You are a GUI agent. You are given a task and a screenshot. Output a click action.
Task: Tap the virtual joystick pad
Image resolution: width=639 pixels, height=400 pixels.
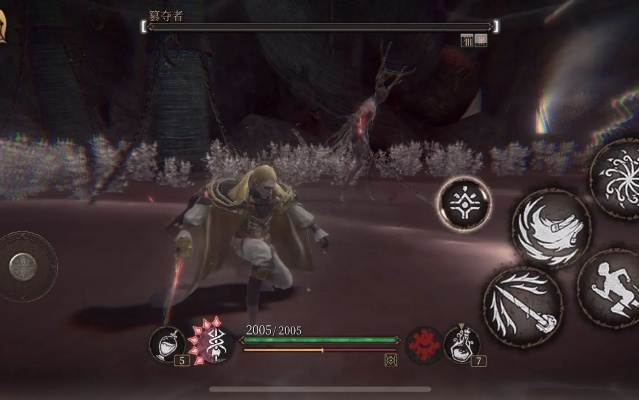click(25, 266)
